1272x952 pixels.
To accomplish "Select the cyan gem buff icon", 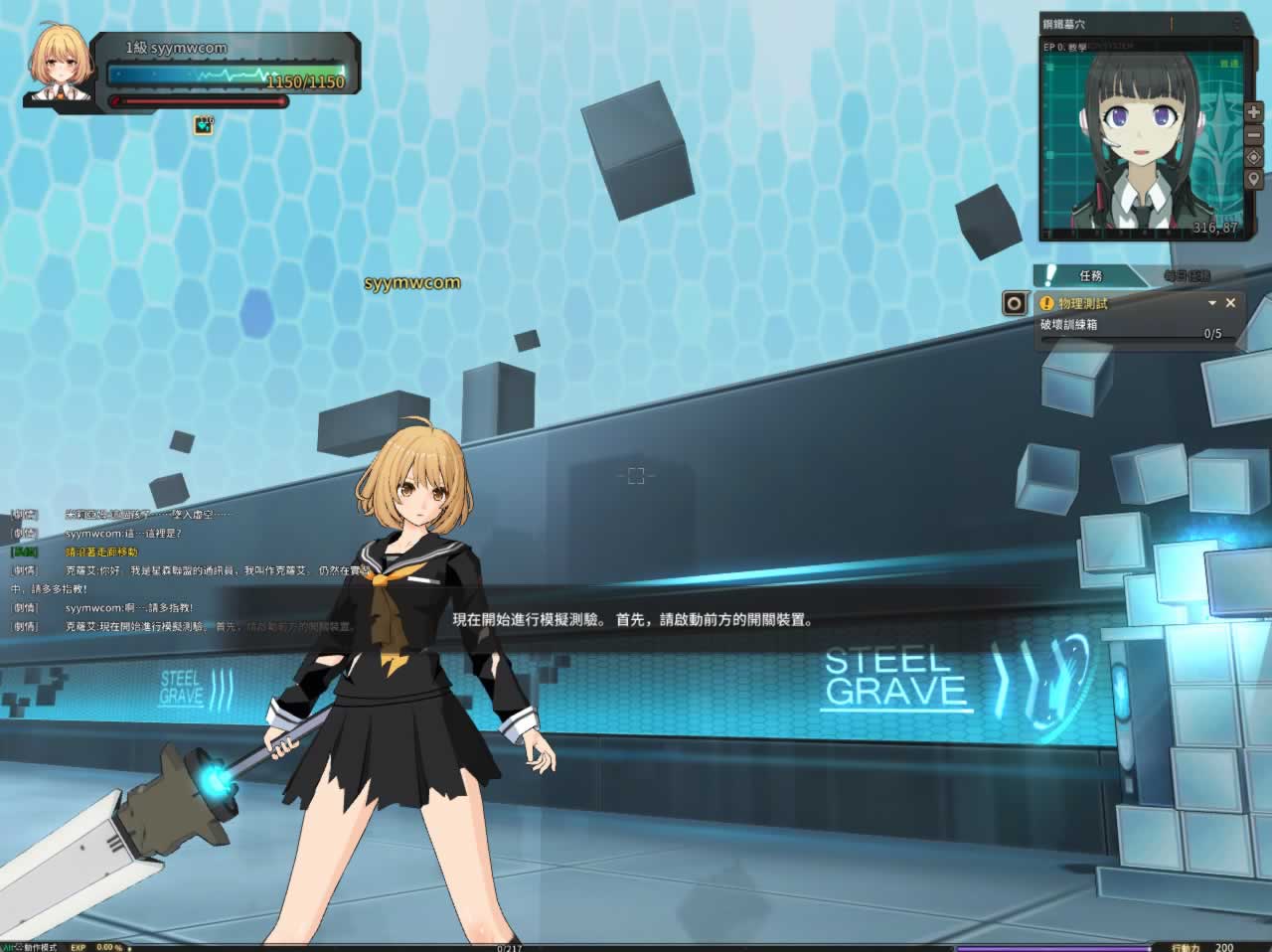I will click(x=204, y=125).
